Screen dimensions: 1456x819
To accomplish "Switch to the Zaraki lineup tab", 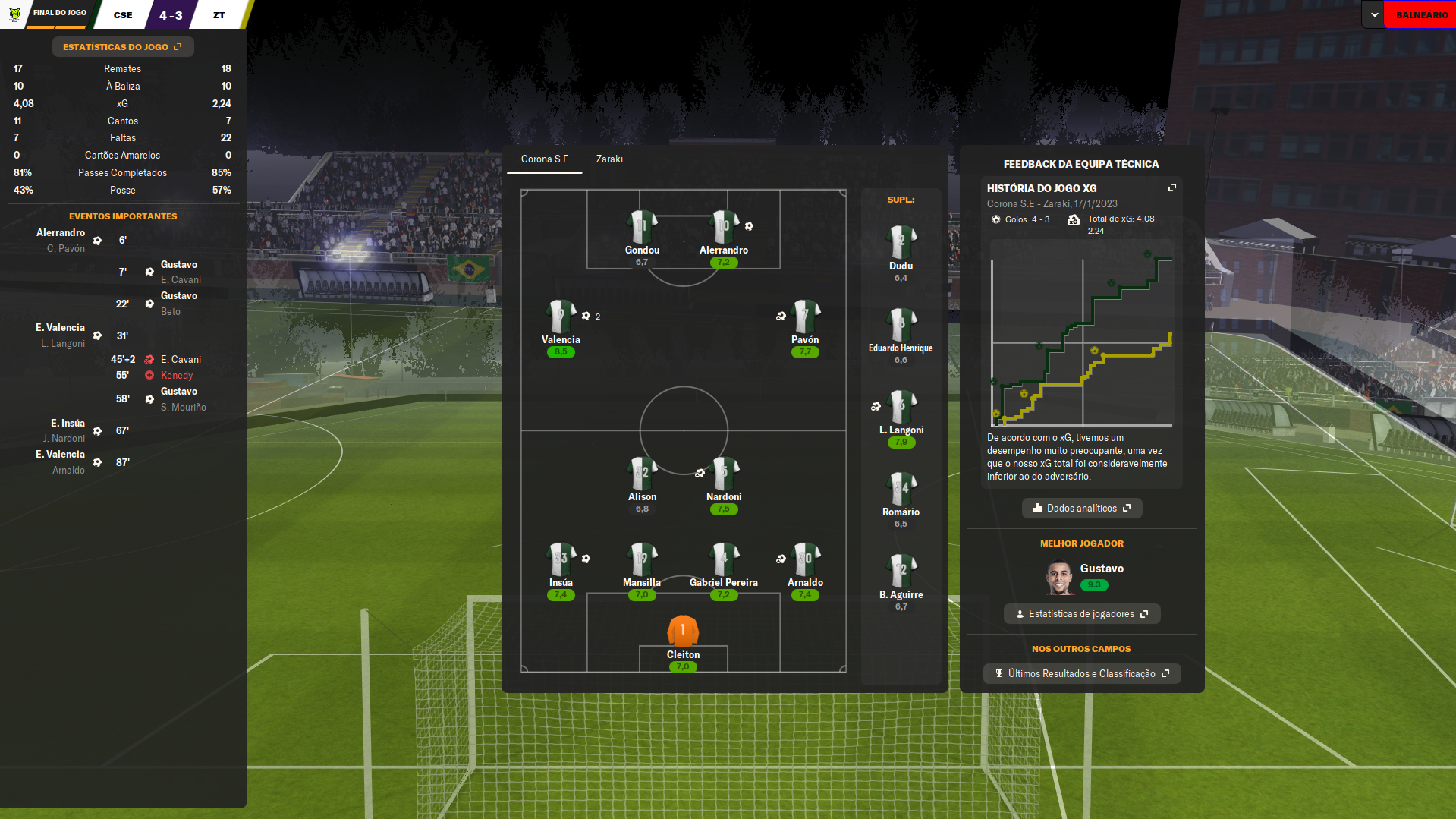I will (x=609, y=159).
